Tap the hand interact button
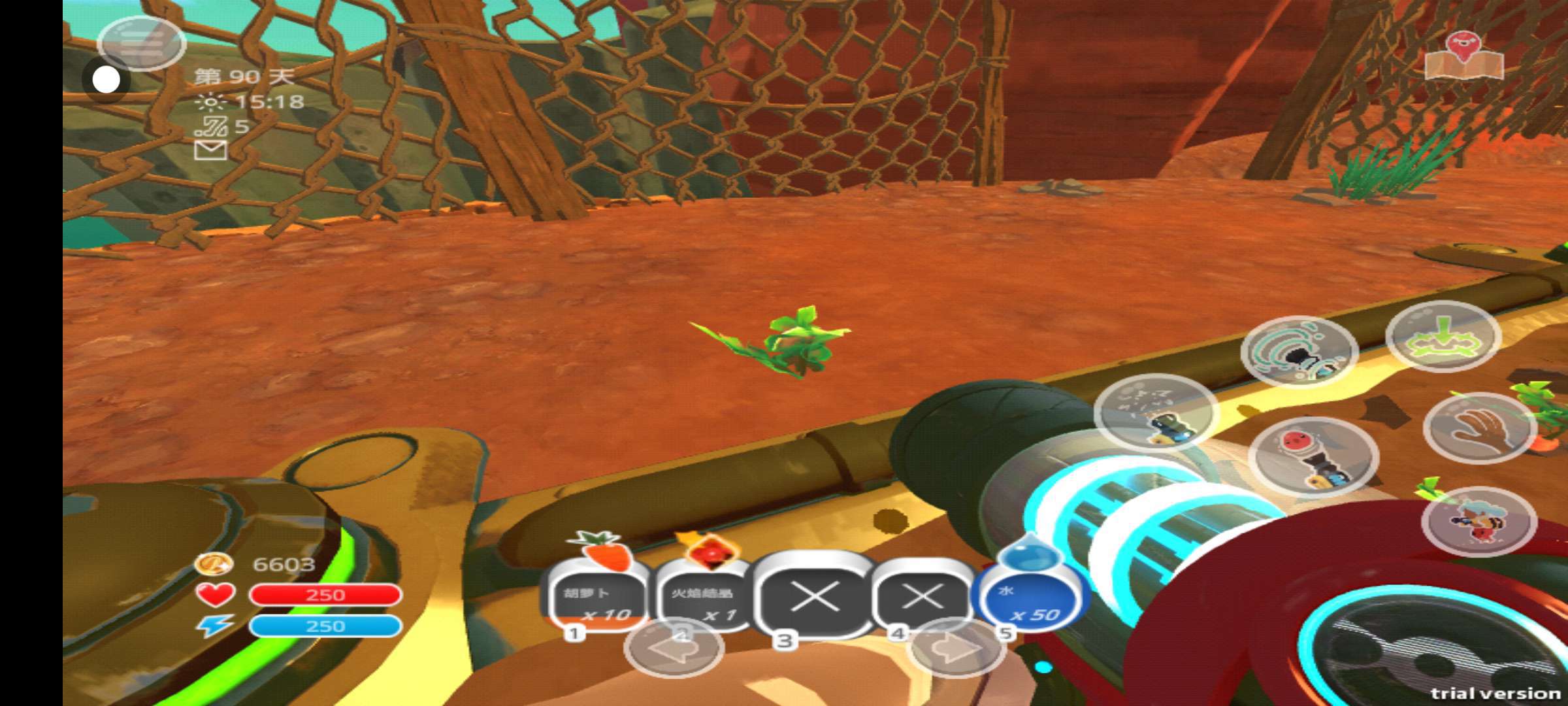 [x=1480, y=428]
